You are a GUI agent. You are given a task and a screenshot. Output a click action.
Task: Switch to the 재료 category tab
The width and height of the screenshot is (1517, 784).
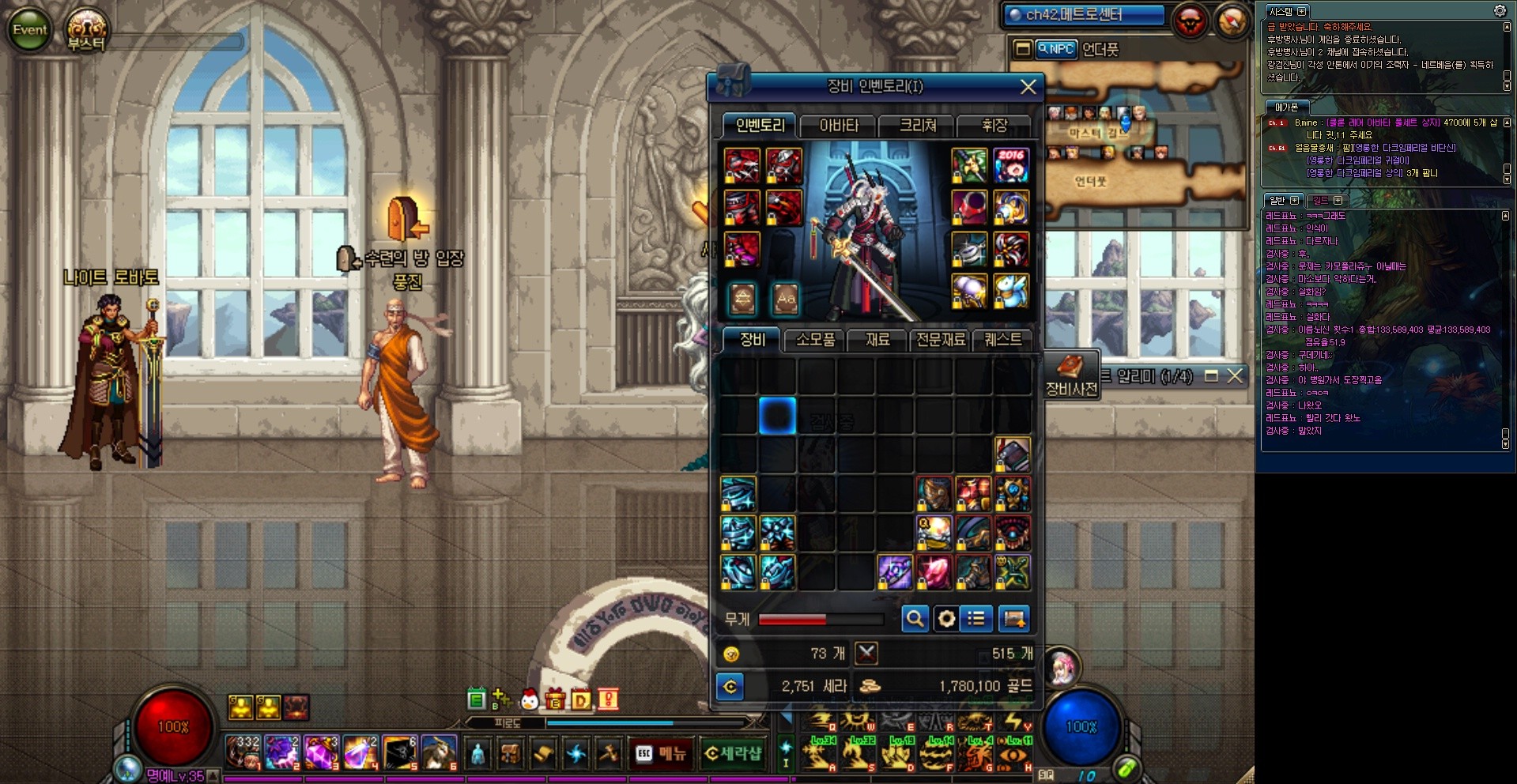tap(877, 340)
